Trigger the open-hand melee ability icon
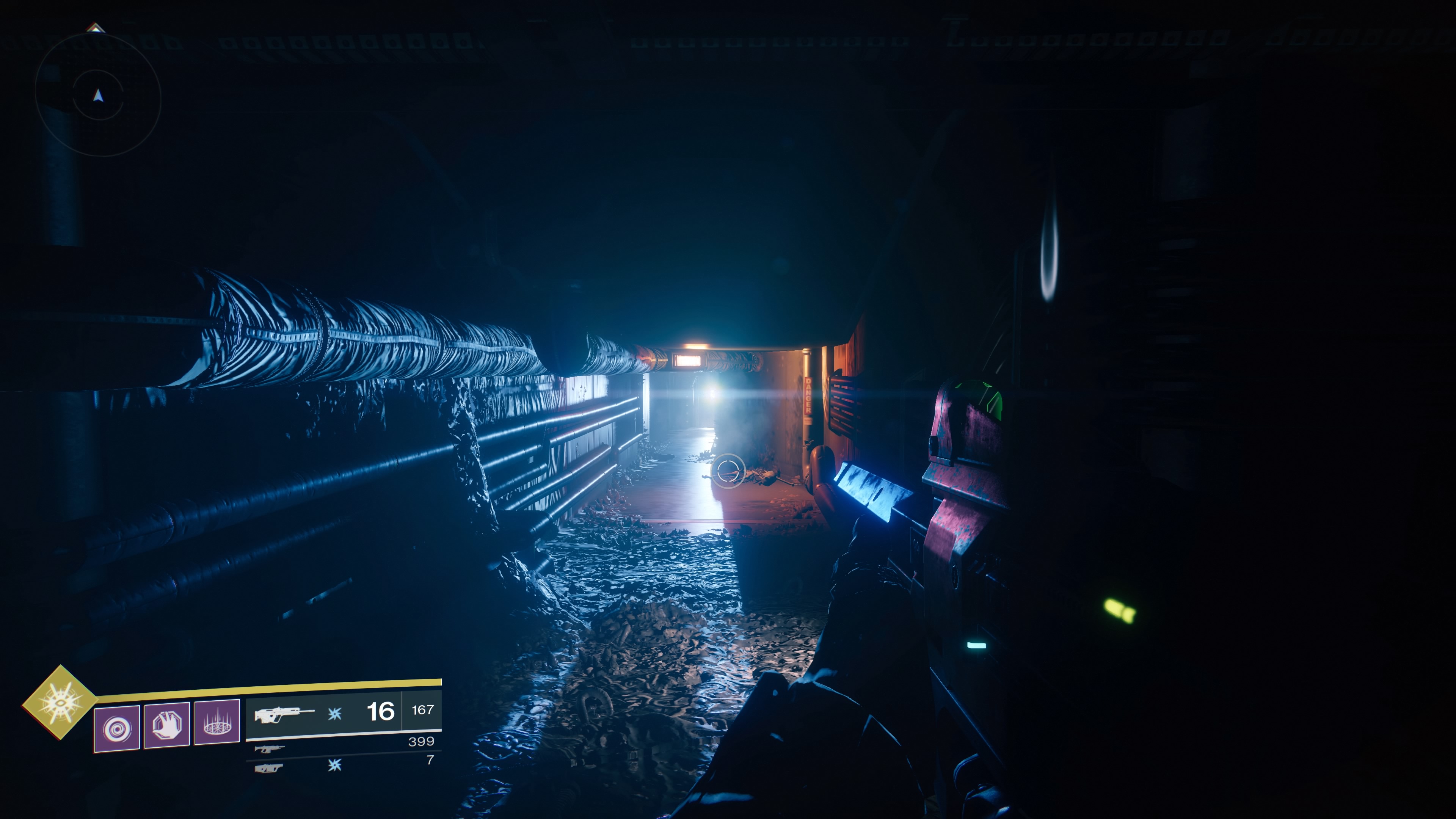Viewport: 1456px width, 819px height. click(x=167, y=726)
